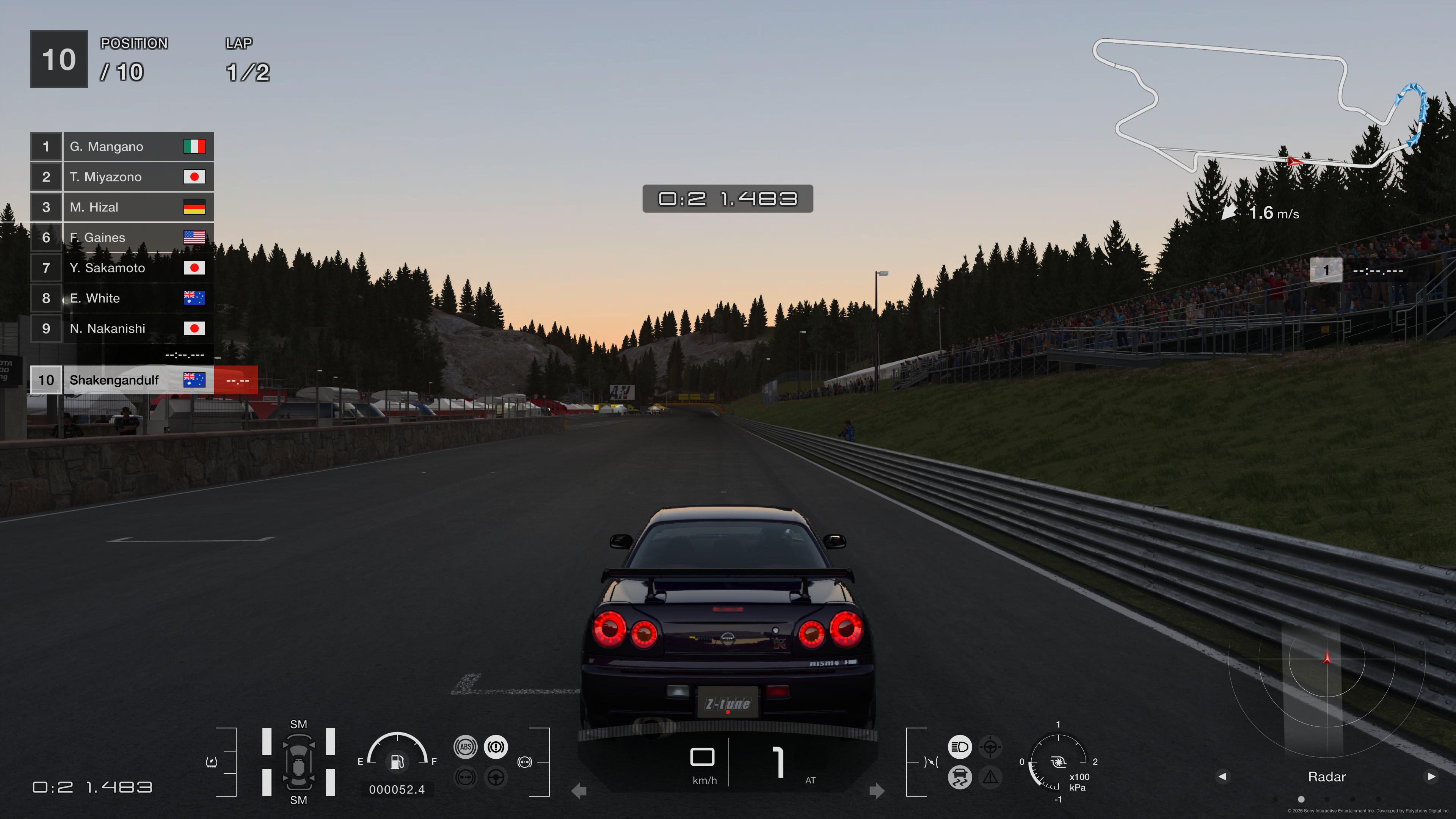The image size is (1456, 819).
Task: Switch to the previous MFD page left arrow
Action: click(1222, 777)
